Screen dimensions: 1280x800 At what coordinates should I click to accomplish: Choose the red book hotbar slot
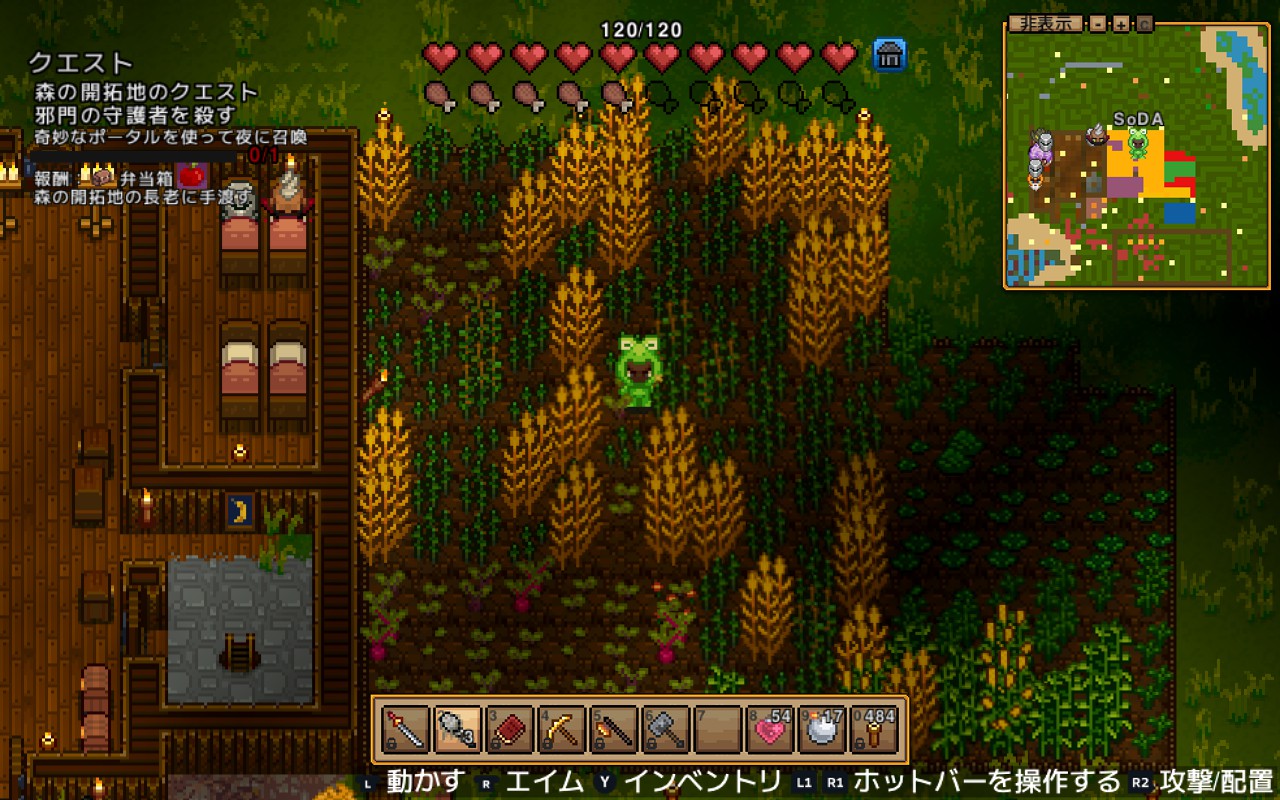click(x=510, y=730)
